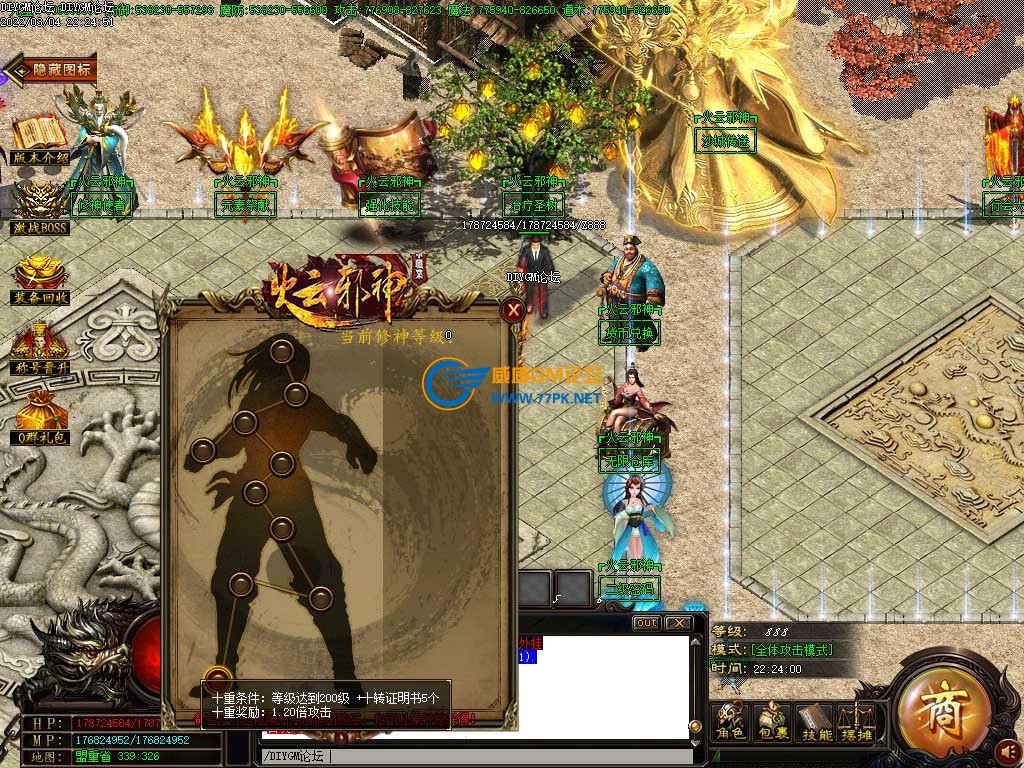This screenshot has height=768, width=1024.
Task: Click the chat log scrollbar handle
Action: coord(695,726)
